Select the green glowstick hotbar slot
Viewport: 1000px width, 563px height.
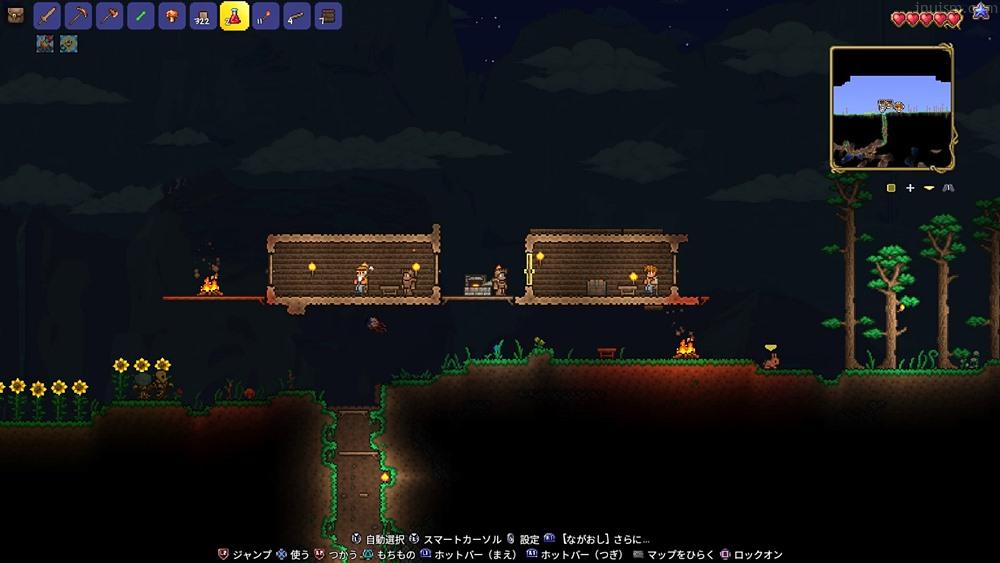(141, 16)
